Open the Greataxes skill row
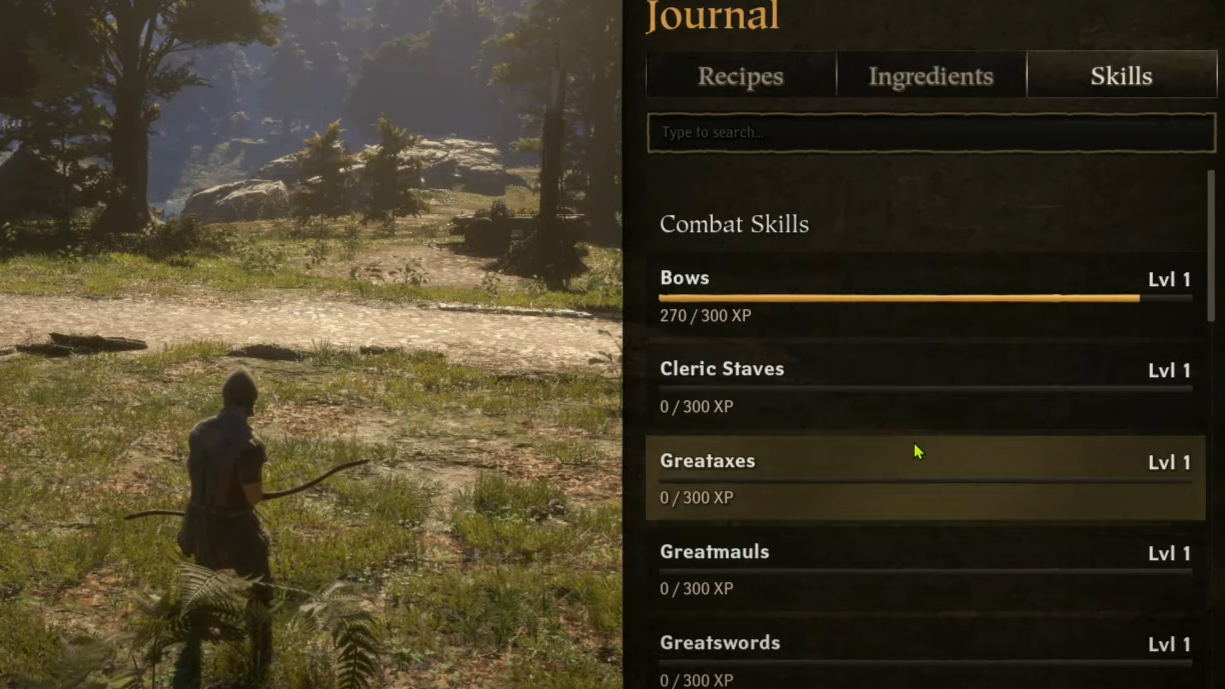Screen dimensions: 1225x689 (x=925, y=478)
